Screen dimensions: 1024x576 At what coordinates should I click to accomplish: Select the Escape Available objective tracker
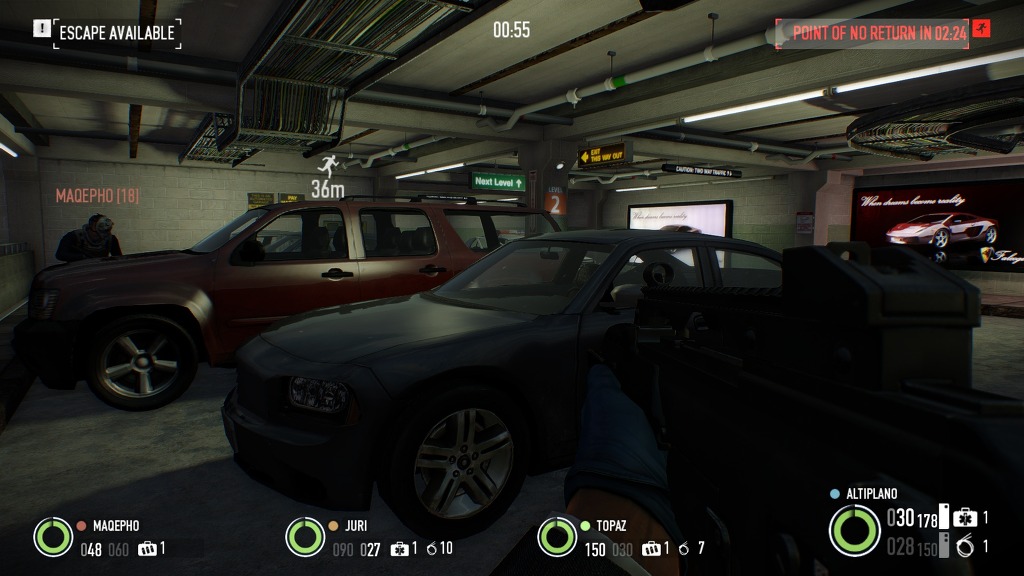coord(117,33)
